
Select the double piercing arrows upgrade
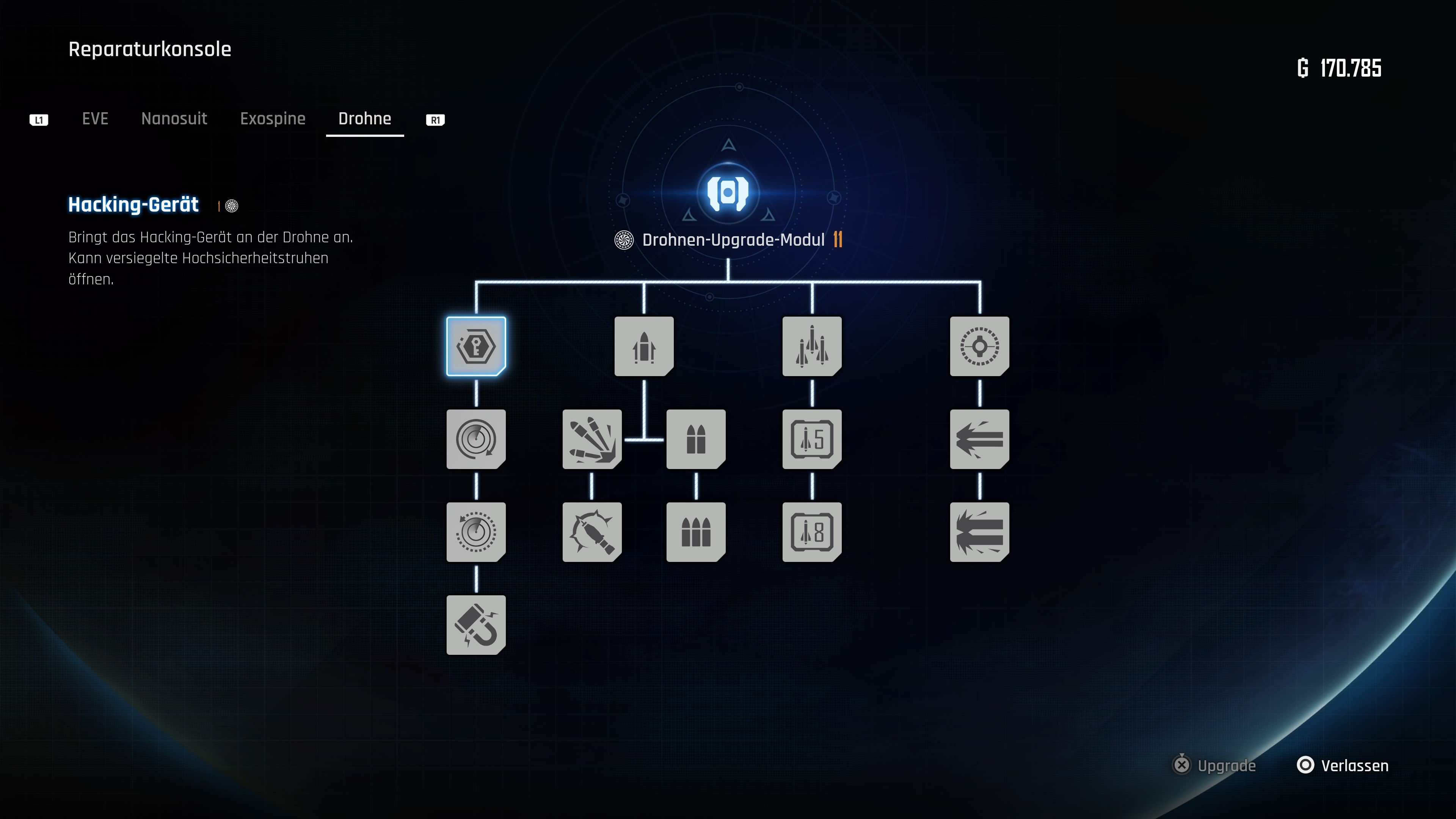coord(978,439)
